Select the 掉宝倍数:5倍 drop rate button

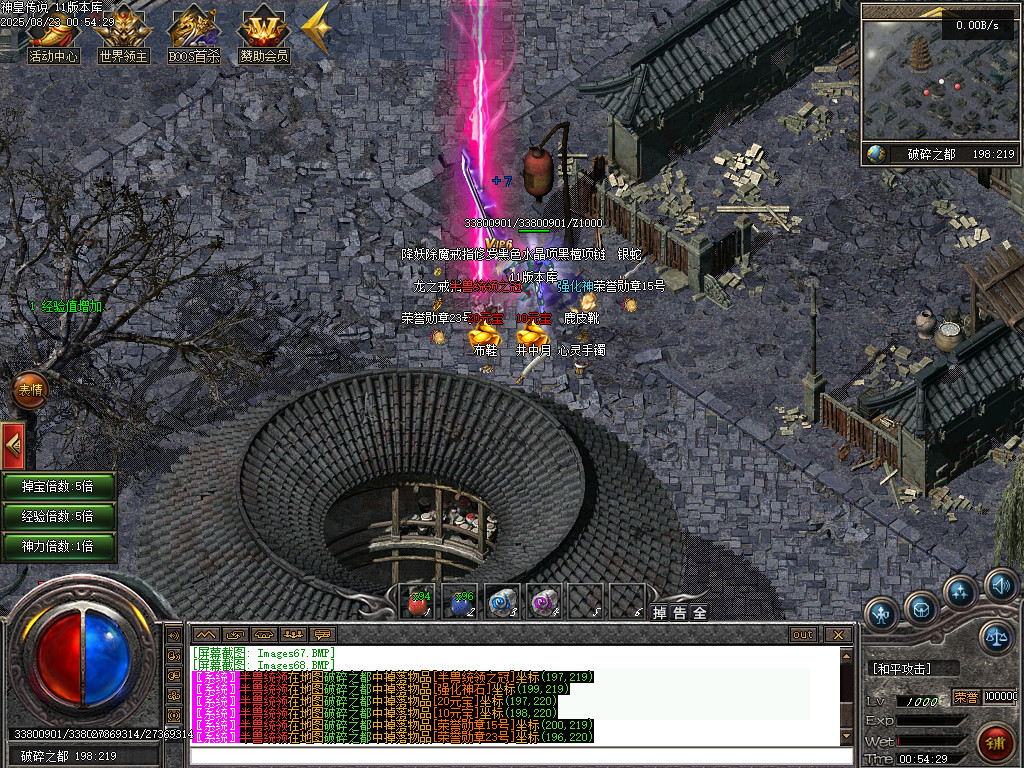tap(58, 487)
